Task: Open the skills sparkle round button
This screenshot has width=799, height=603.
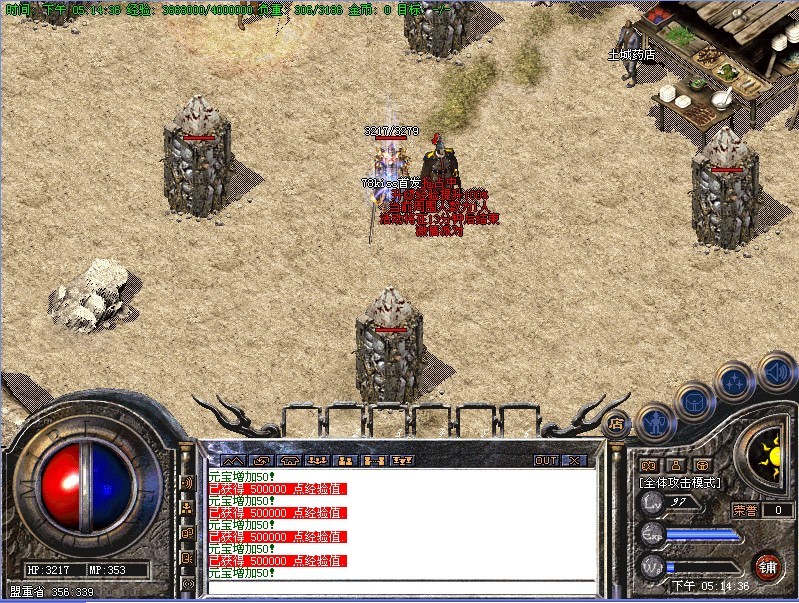Action: (x=735, y=382)
